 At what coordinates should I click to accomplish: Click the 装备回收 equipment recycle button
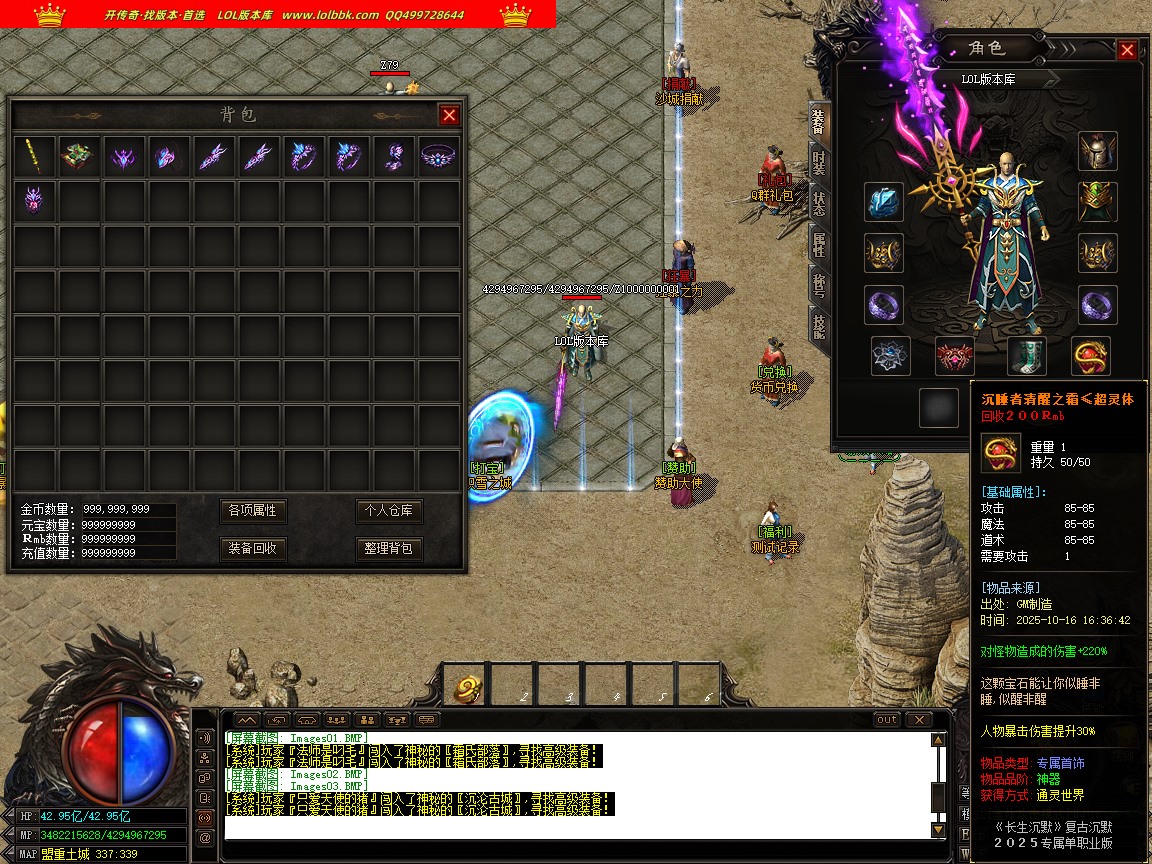pos(252,549)
